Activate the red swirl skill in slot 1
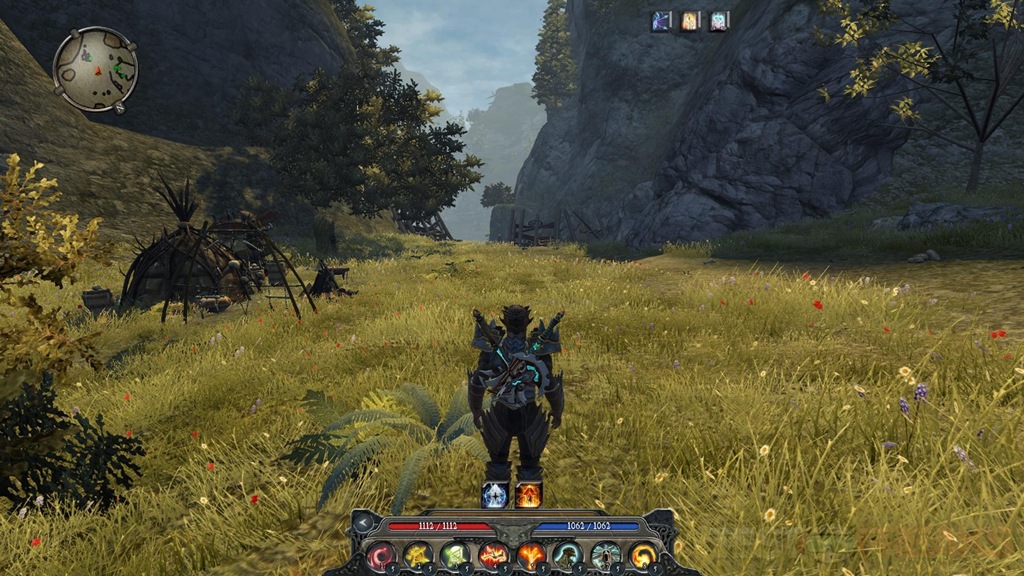The width and height of the screenshot is (1024, 576). 381,555
